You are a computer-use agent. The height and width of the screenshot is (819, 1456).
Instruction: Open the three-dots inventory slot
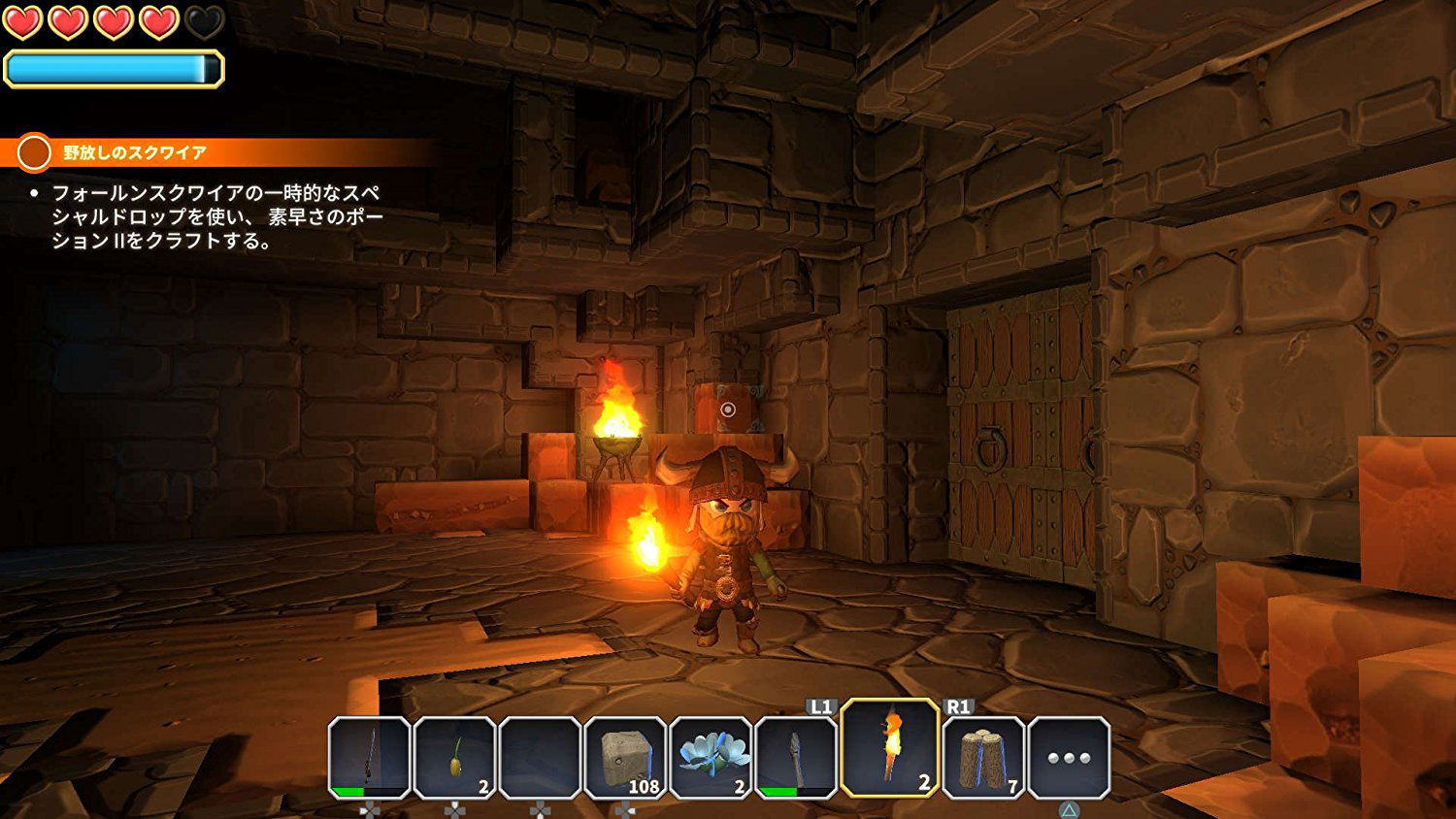pos(1069,757)
